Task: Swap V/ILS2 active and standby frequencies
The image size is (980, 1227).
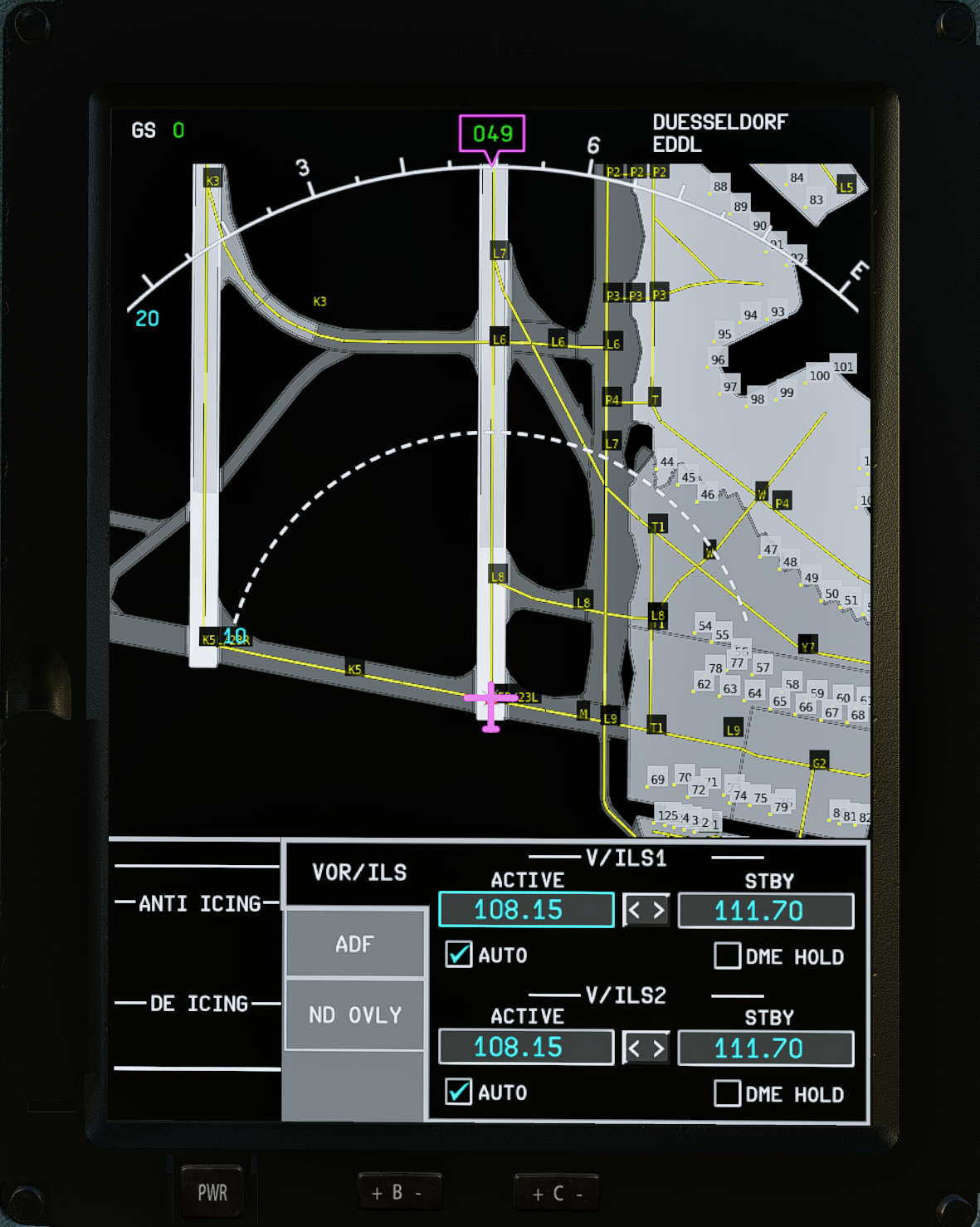Action: 646,1049
